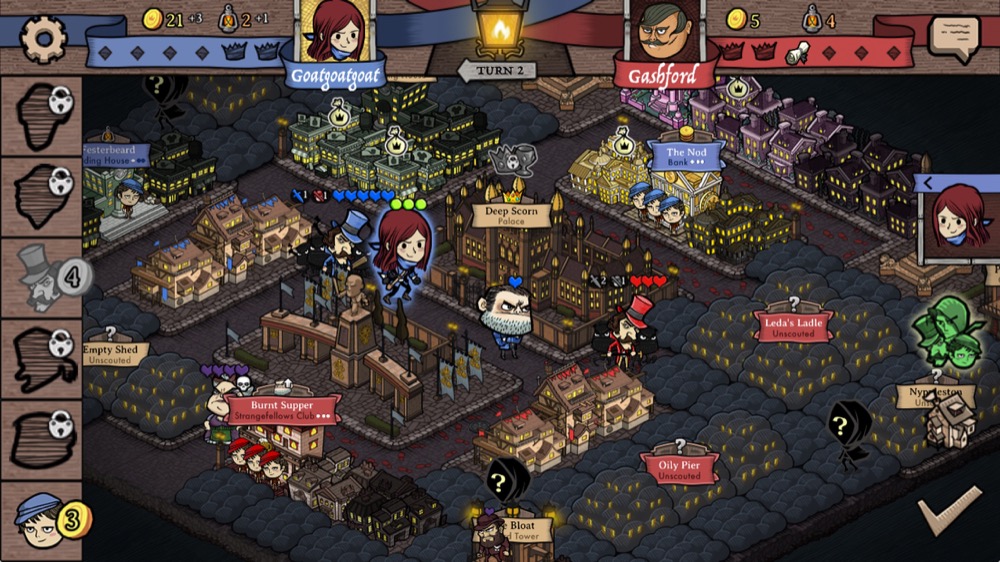Hire the top-hat thug costing 4
This screenshot has width=1000, height=562.
[41, 277]
